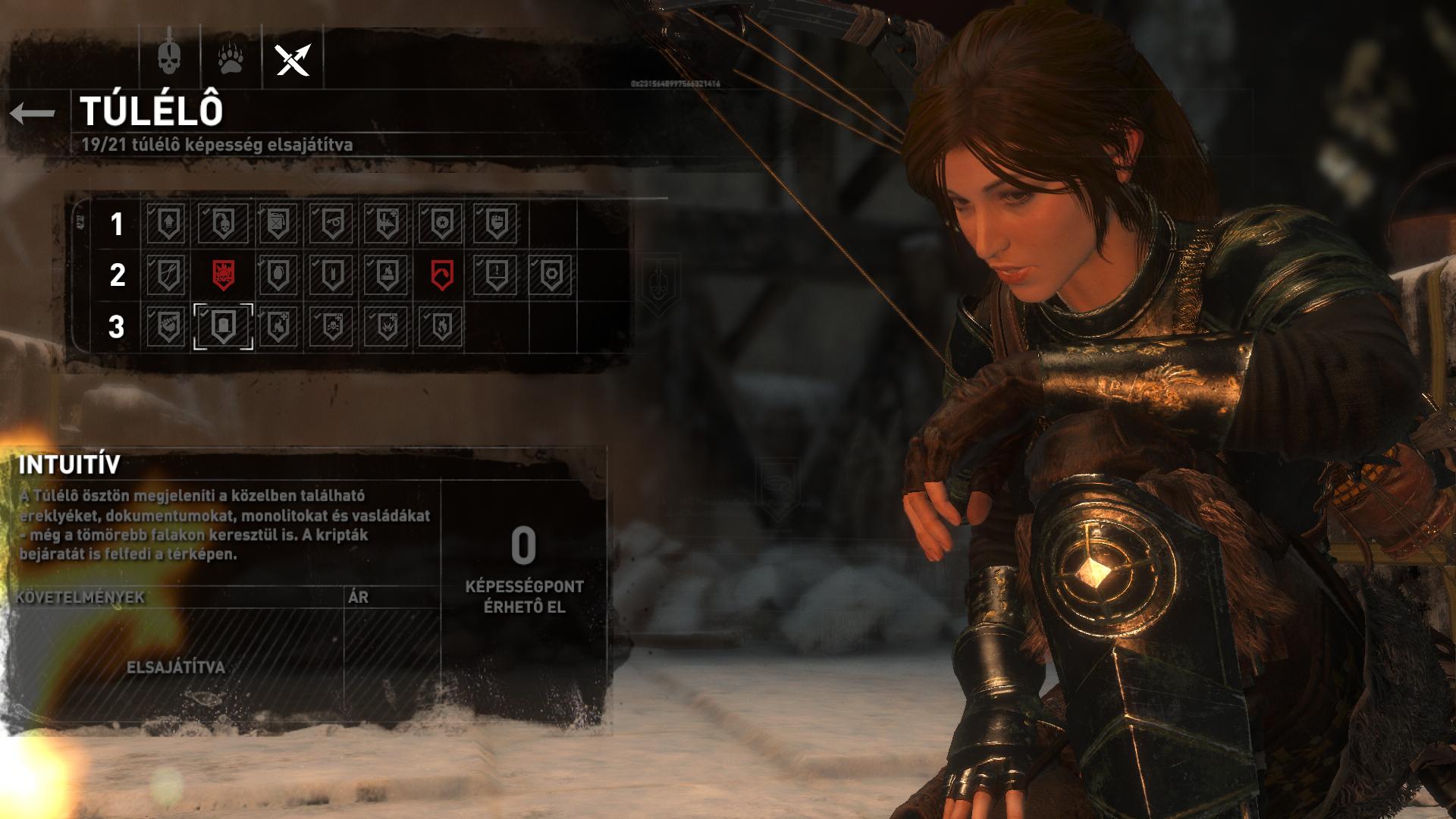Image resolution: width=1456 pixels, height=819 pixels.
Task: Go back with the left arrow button
Action: pyautogui.click(x=33, y=114)
